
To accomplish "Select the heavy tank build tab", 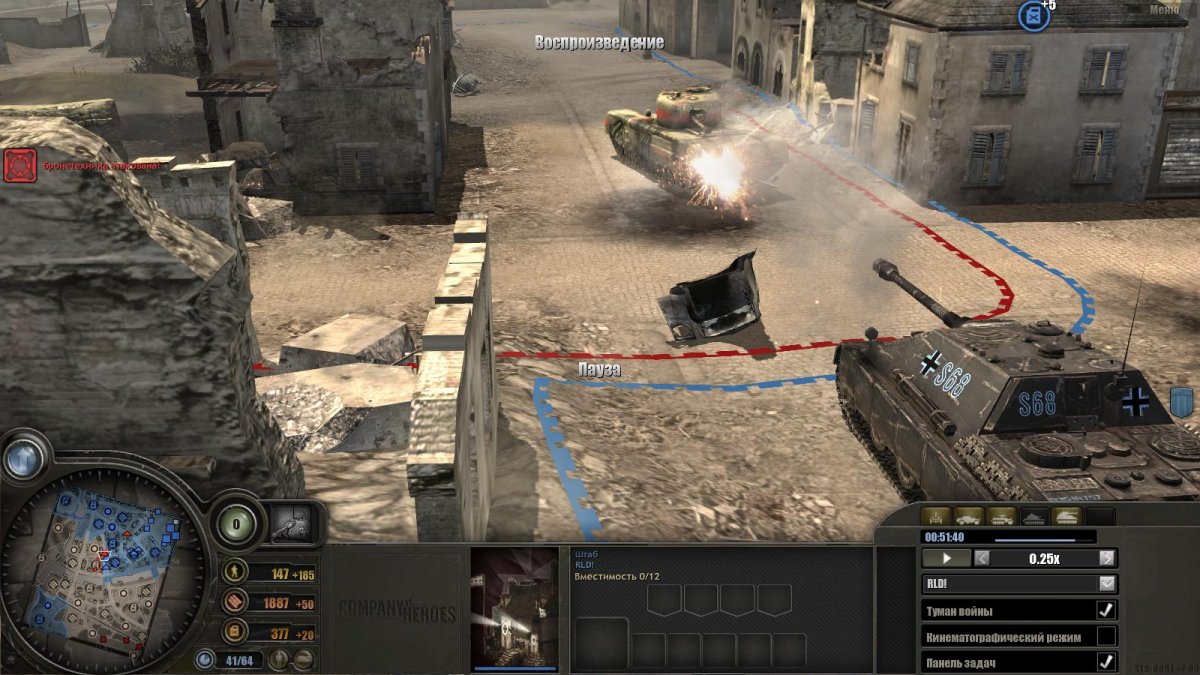I will pos(1066,517).
